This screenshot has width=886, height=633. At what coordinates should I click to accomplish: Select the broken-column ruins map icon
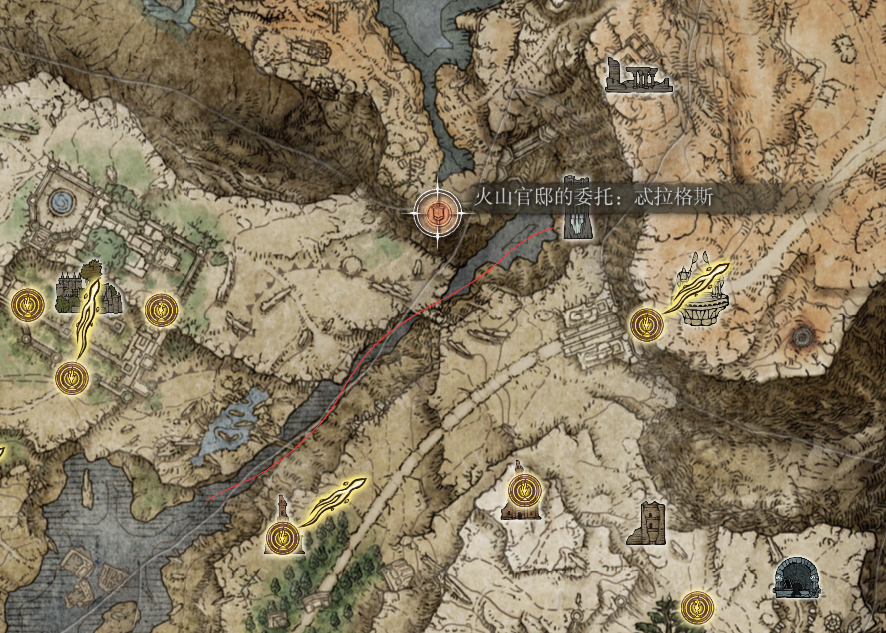(x=639, y=75)
